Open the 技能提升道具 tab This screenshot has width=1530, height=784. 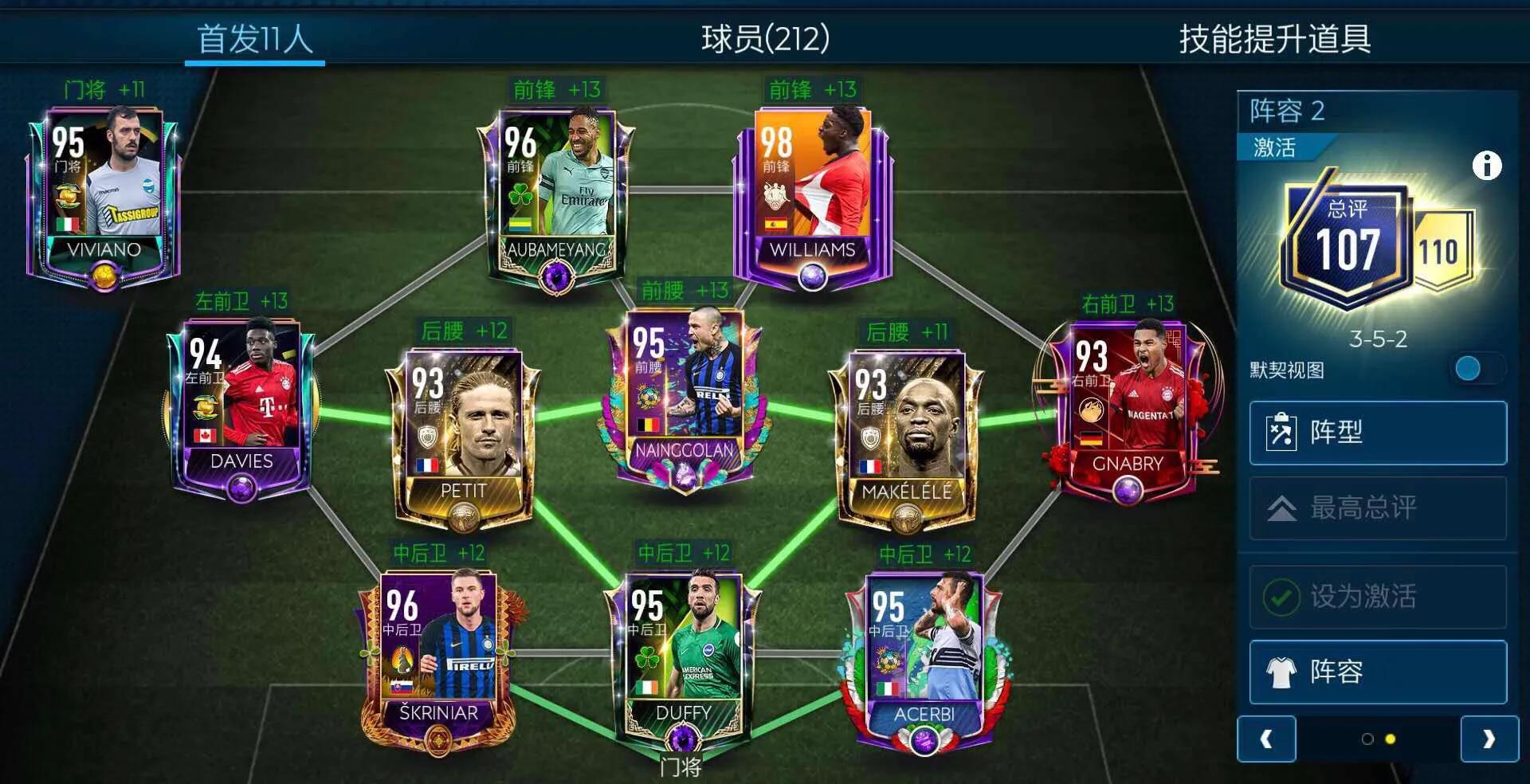(1274, 38)
